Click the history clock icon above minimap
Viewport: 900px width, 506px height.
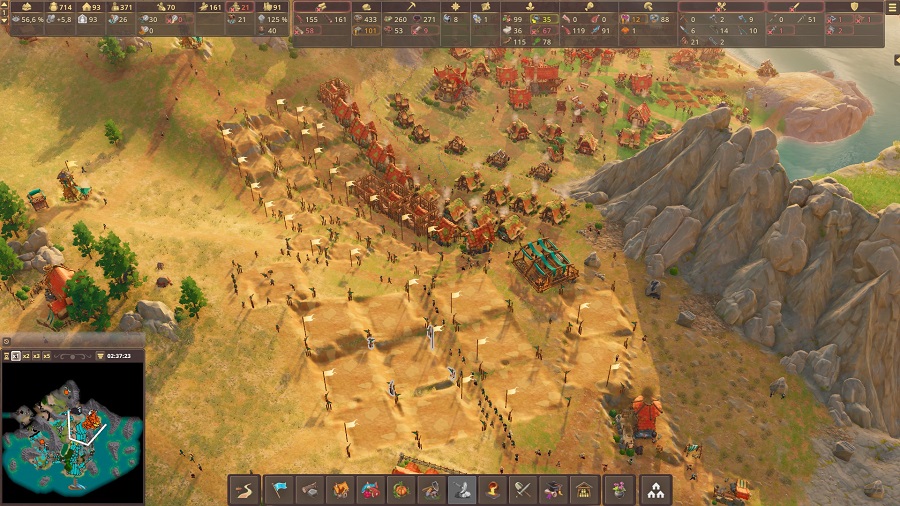point(7,341)
